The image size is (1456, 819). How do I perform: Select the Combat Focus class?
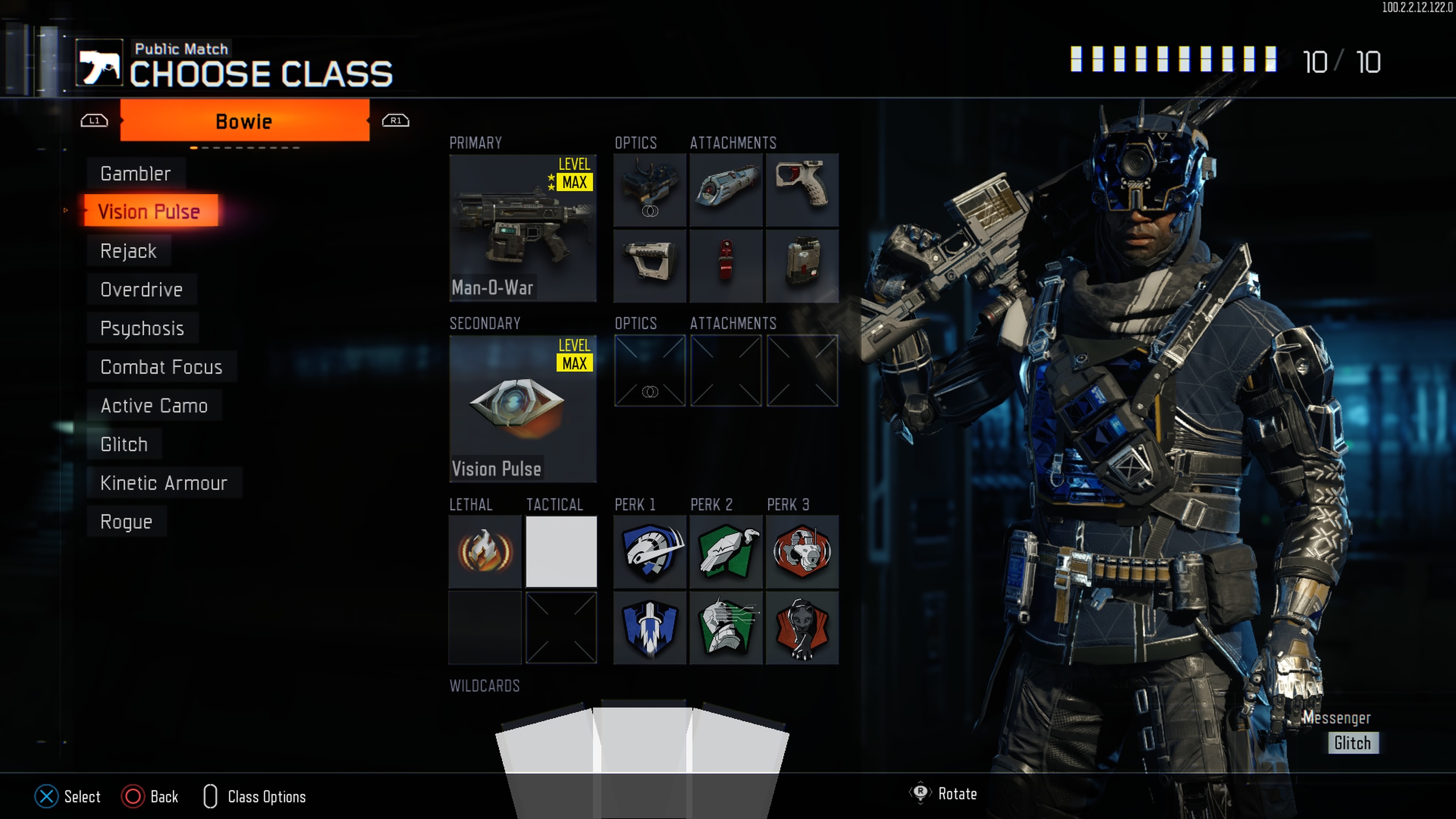click(161, 367)
